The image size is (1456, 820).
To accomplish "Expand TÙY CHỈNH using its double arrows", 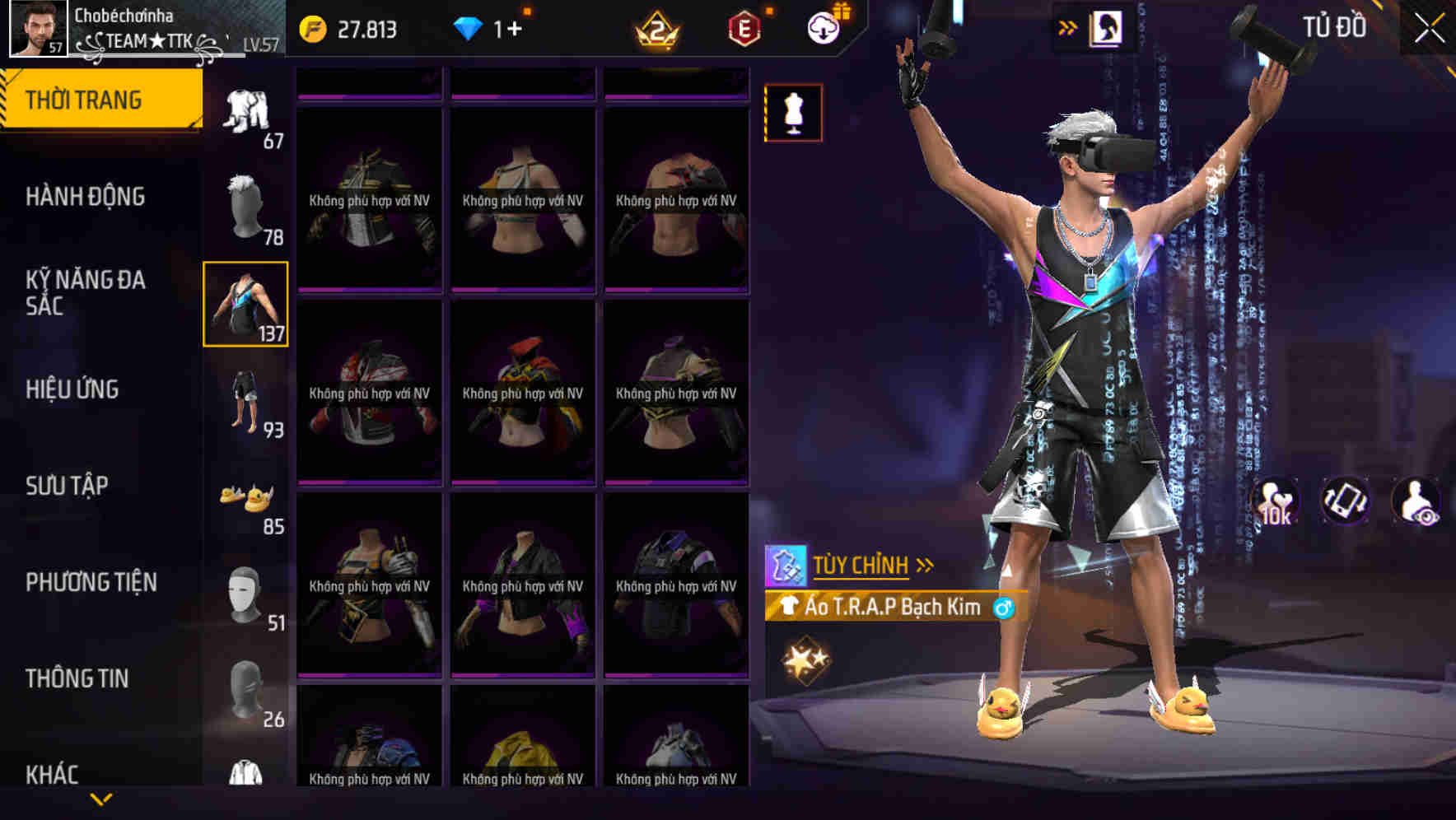I will pos(926,564).
